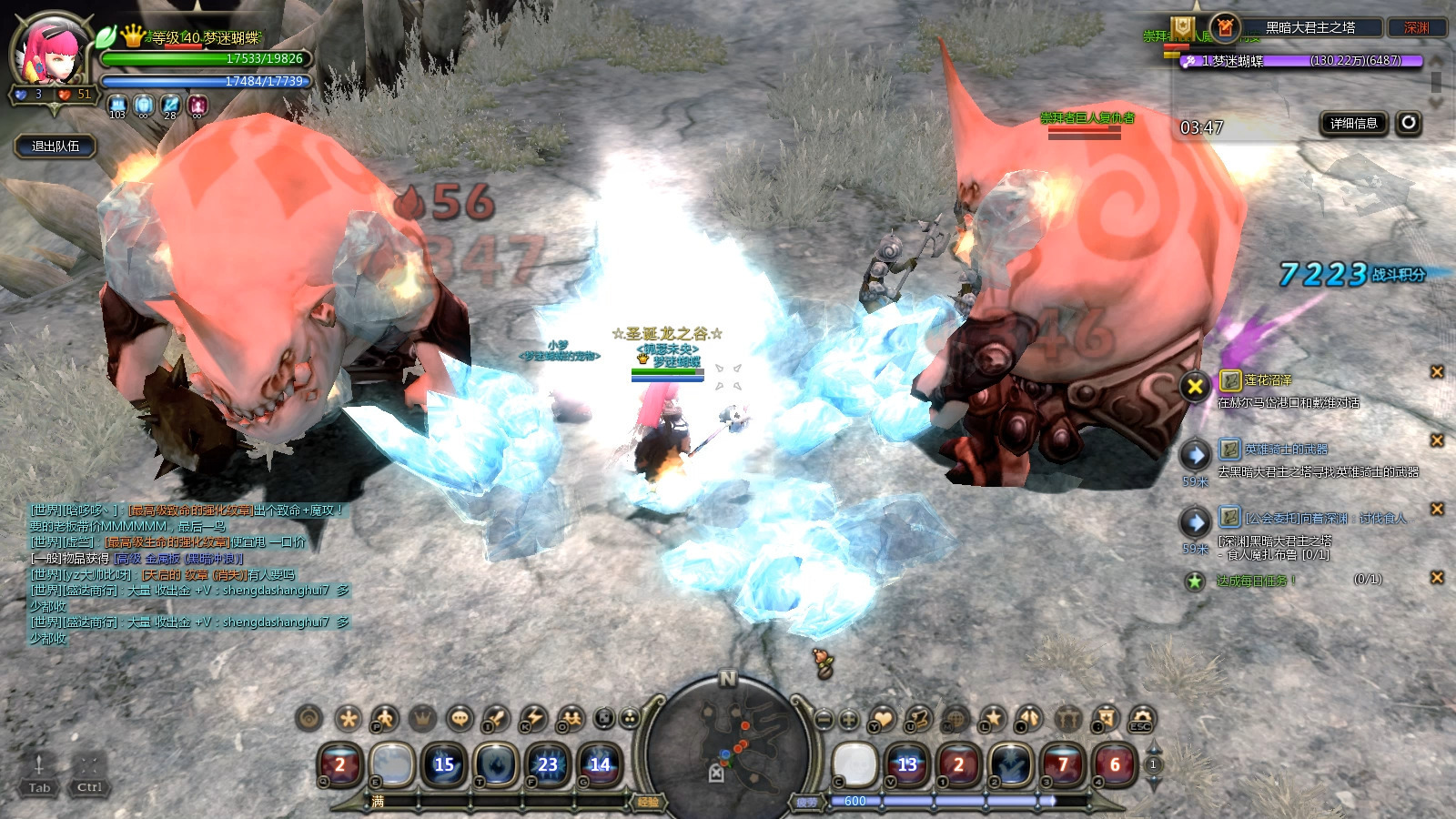Click the dice icon button
Image resolution: width=1456 pixels, height=819 pixels.
(603, 719)
